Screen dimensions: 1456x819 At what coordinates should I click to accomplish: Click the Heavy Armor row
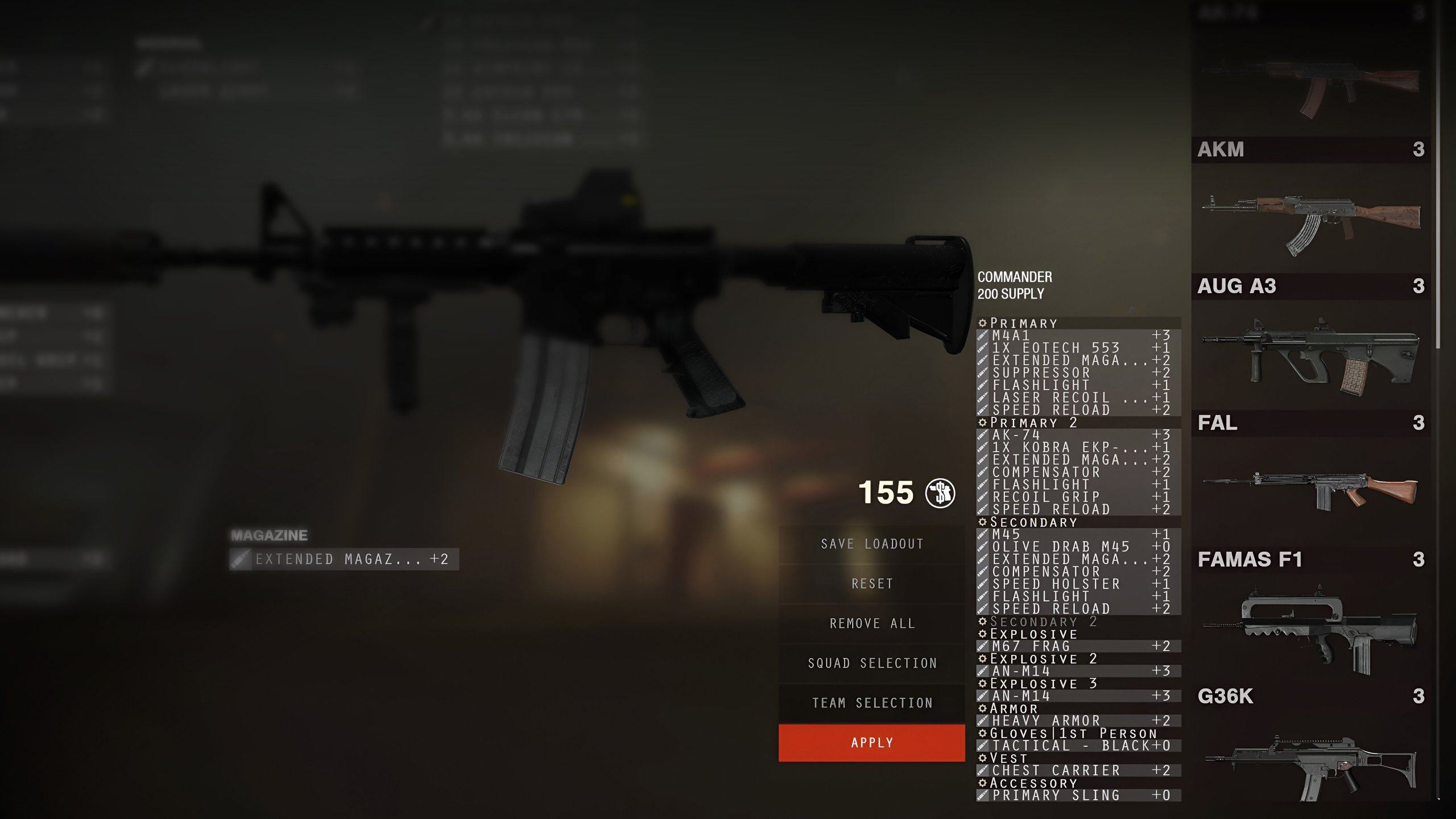[x=1078, y=721]
